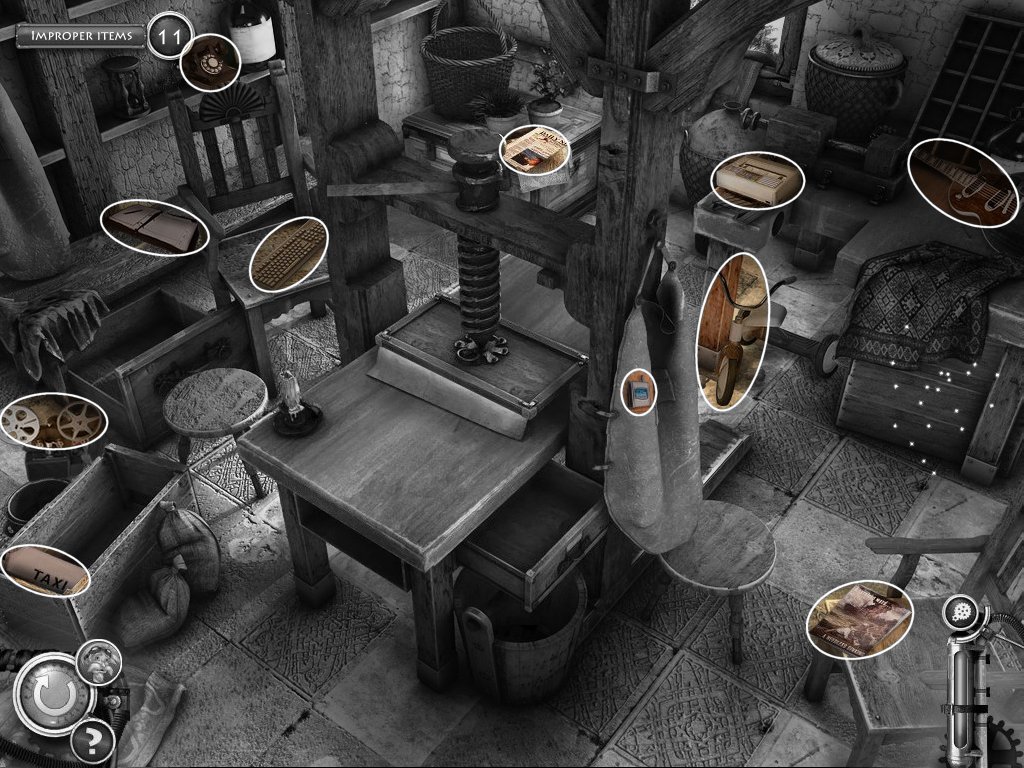Select the highlighted dot-matrix printer
Image resolution: width=1024 pixels, height=768 pixels.
click(x=759, y=181)
